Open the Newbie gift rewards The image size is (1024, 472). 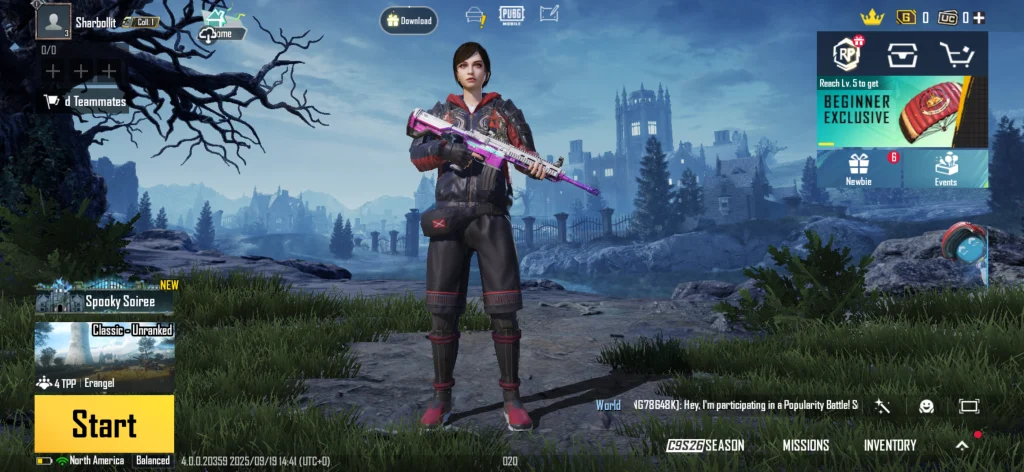point(859,168)
